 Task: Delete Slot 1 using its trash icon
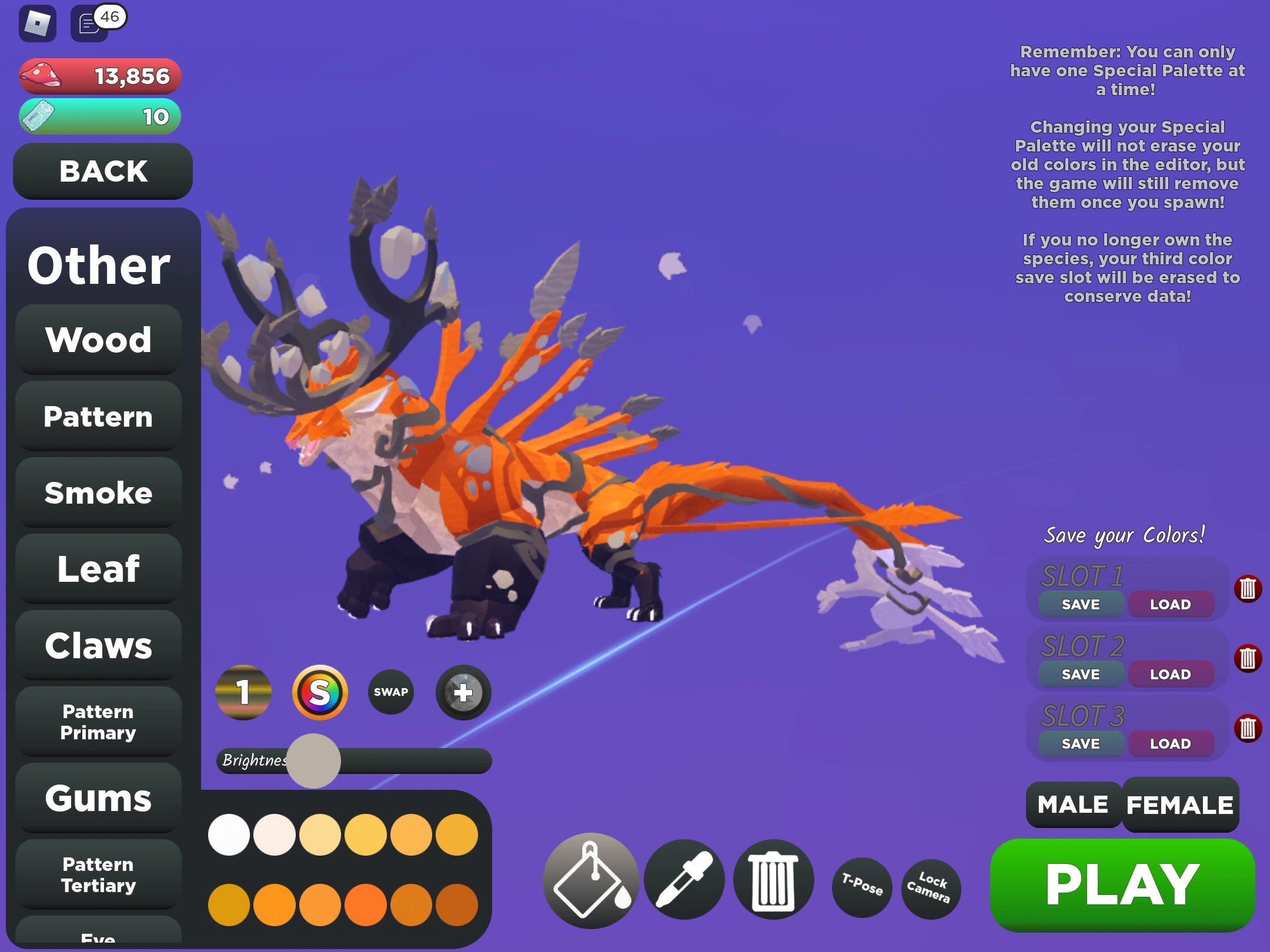[x=1248, y=588]
